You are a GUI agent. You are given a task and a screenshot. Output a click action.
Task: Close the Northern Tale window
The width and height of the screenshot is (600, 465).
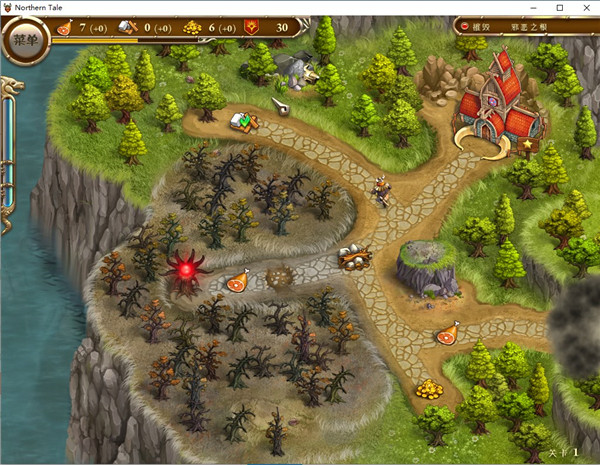click(x=586, y=7)
